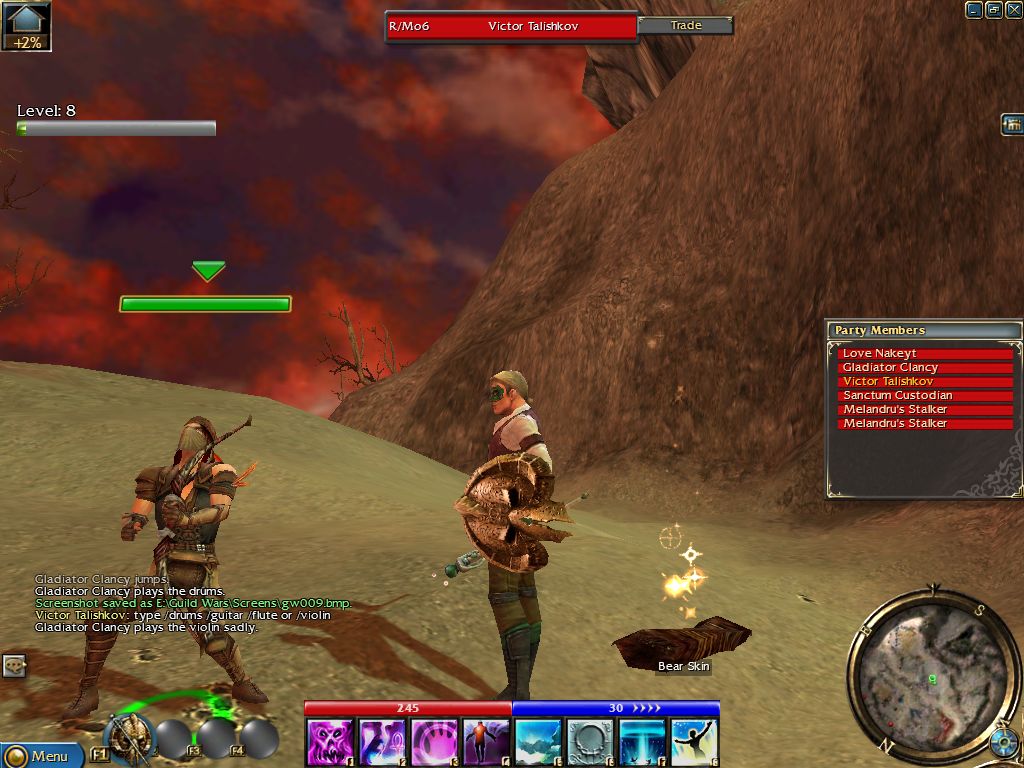
Task: Click the chat bubble icon beside the chat log
Action: 14,665
